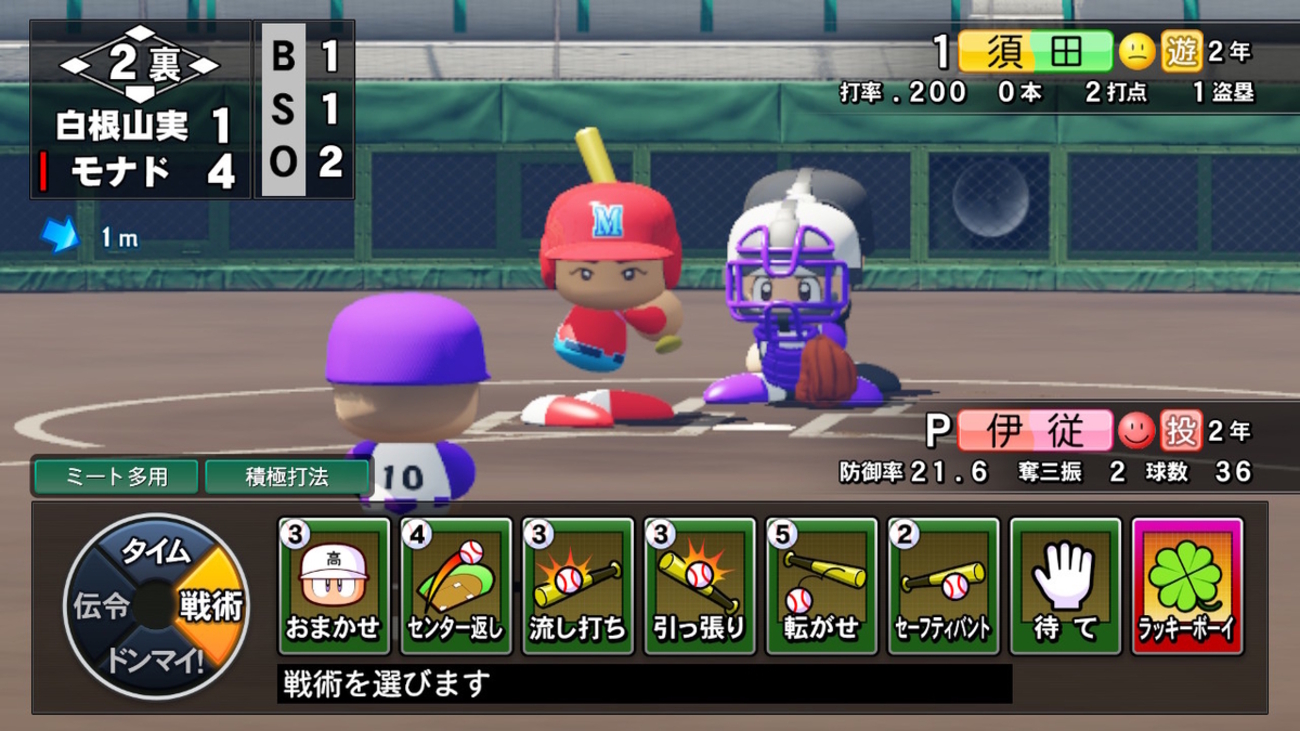This screenshot has height=731, width=1300.
Task: Activate the ラッキーボーイ clover card
Action: [1188, 586]
